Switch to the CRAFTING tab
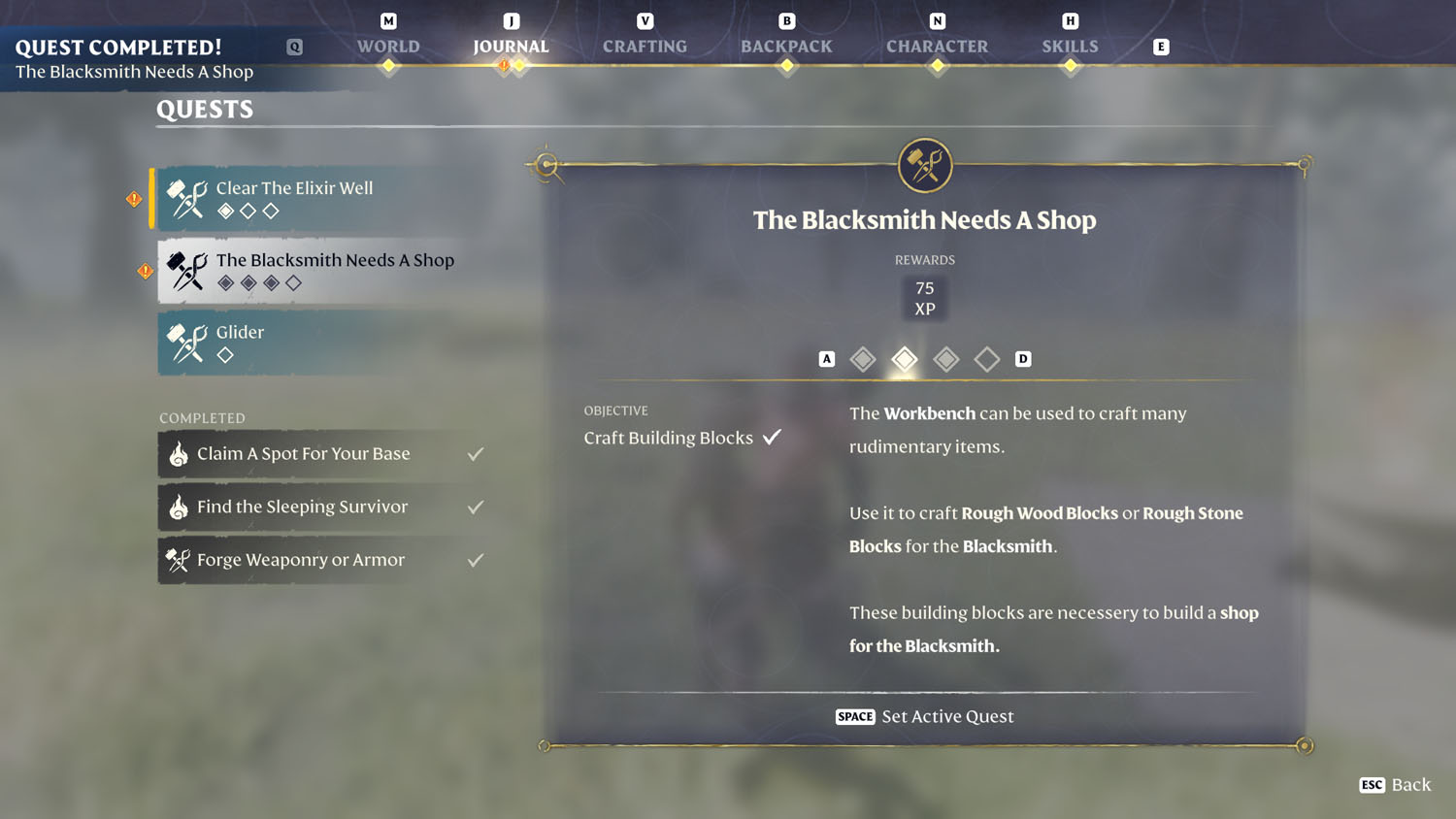The height and width of the screenshot is (819, 1456). coord(644,46)
